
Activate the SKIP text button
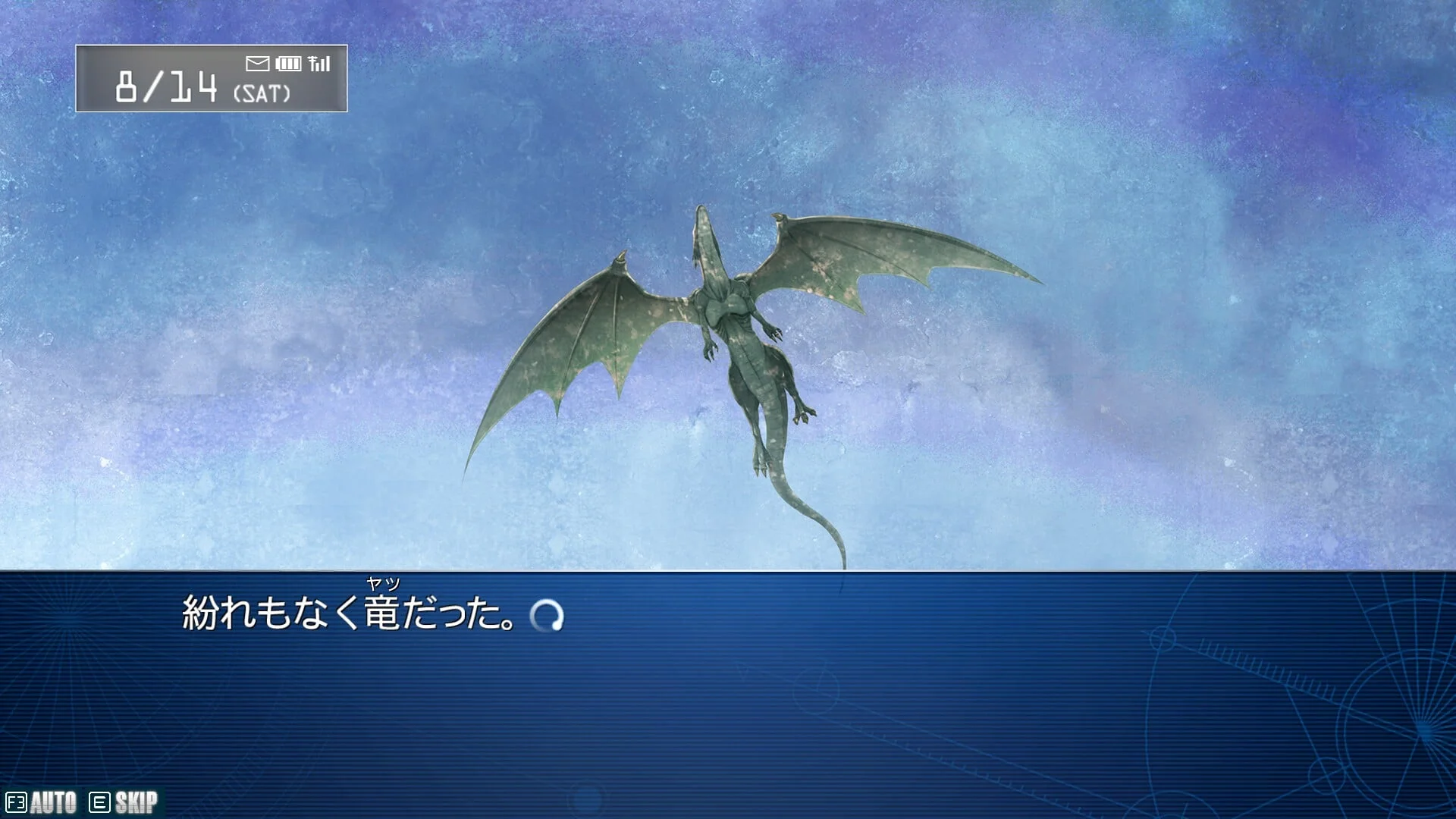coord(124,802)
